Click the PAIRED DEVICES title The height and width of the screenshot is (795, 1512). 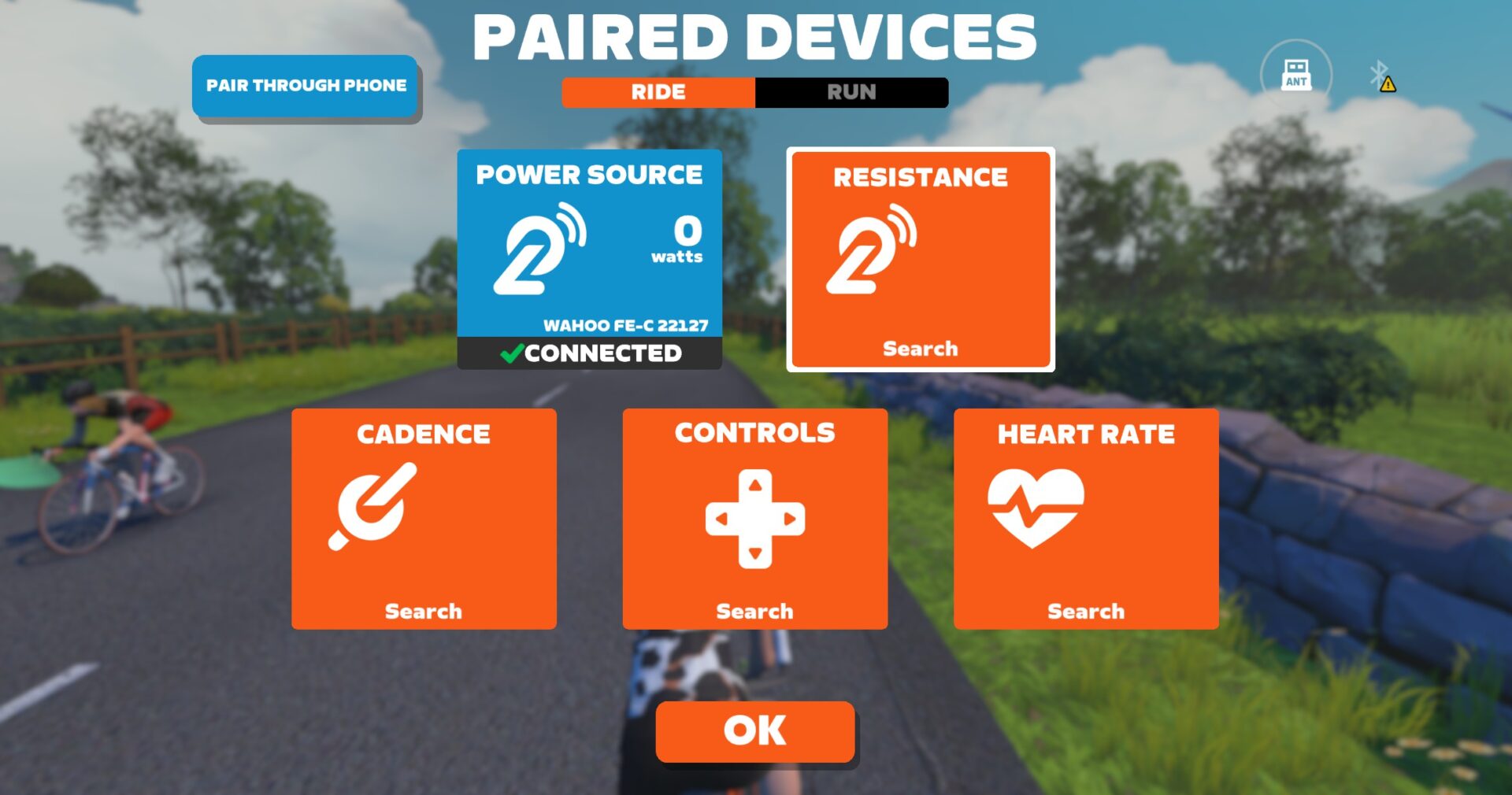coord(755,36)
